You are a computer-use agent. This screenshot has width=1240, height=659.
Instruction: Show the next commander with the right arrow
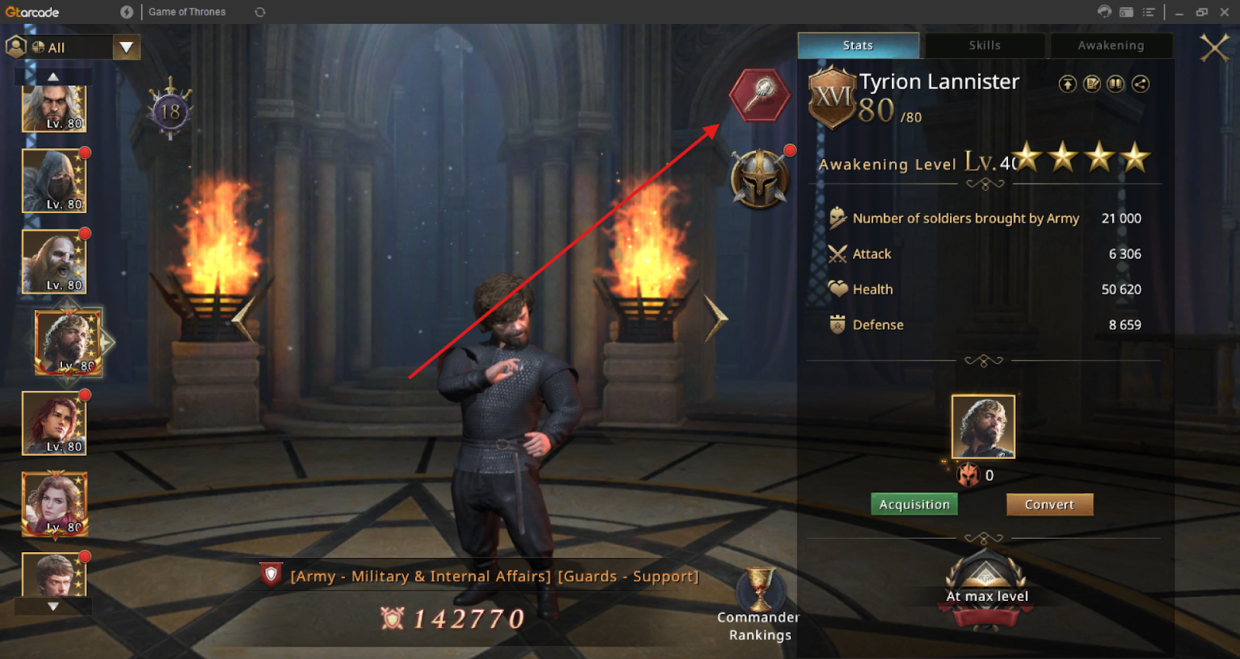(716, 318)
